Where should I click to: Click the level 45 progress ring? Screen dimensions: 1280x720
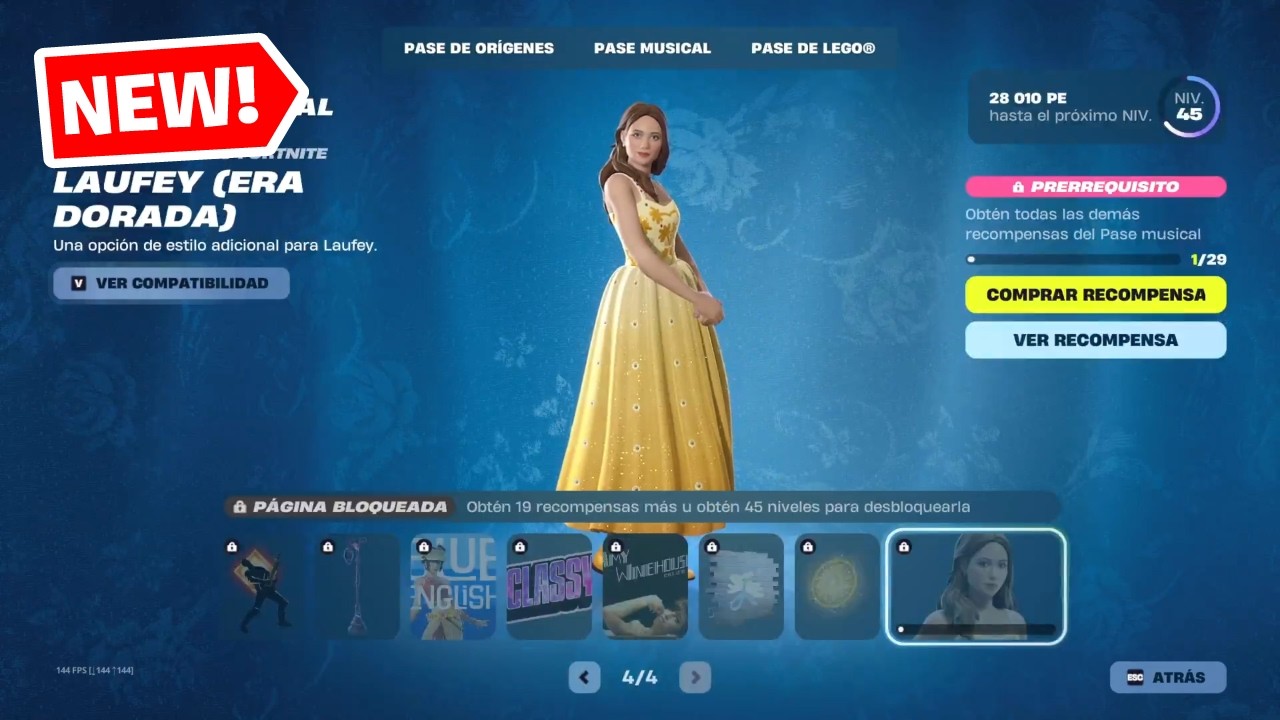(1189, 106)
